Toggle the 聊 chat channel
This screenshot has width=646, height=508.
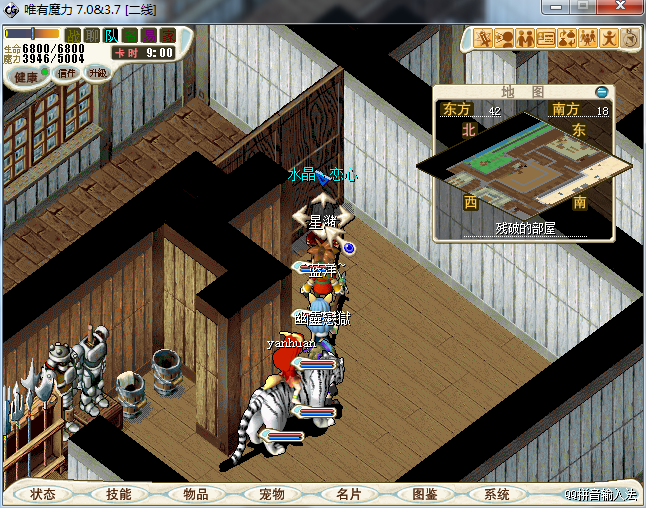pos(92,36)
